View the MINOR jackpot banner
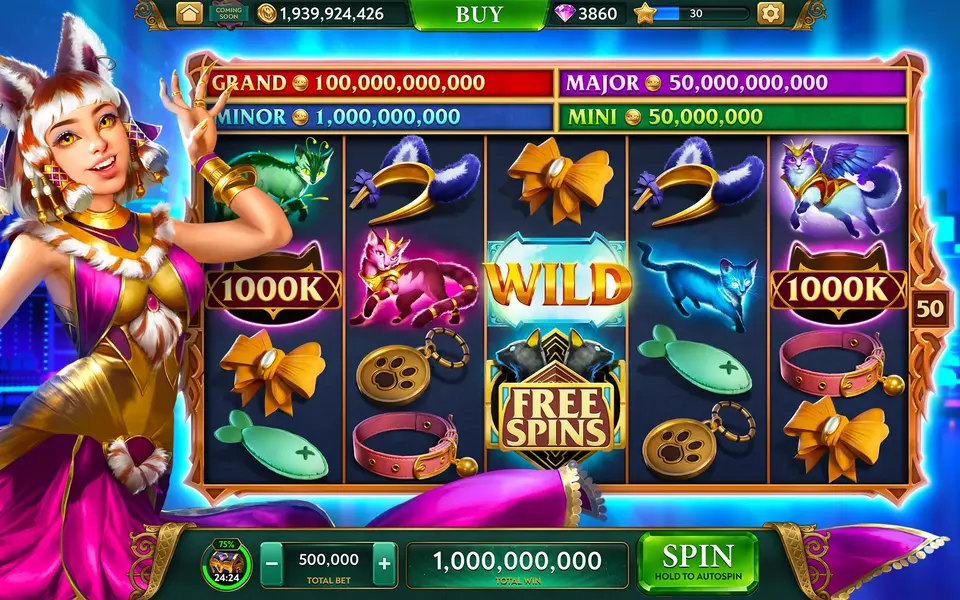This screenshot has width=960, height=600. pyautogui.click(x=380, y=117)
